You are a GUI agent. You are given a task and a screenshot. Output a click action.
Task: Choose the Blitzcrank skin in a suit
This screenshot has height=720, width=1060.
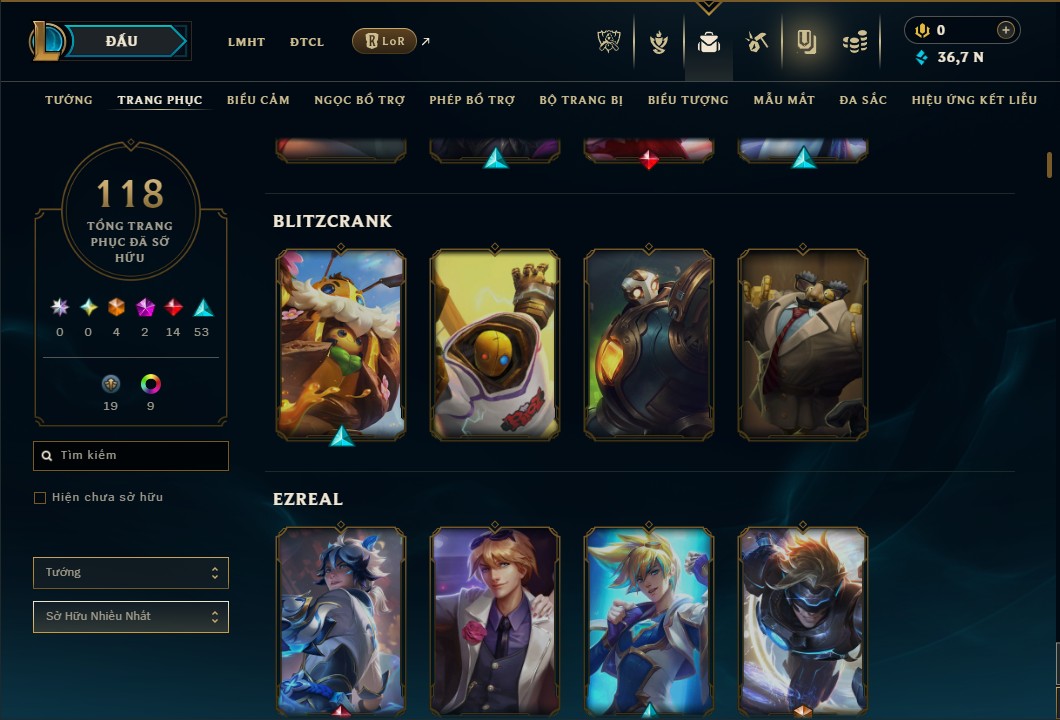coord(803,343)
